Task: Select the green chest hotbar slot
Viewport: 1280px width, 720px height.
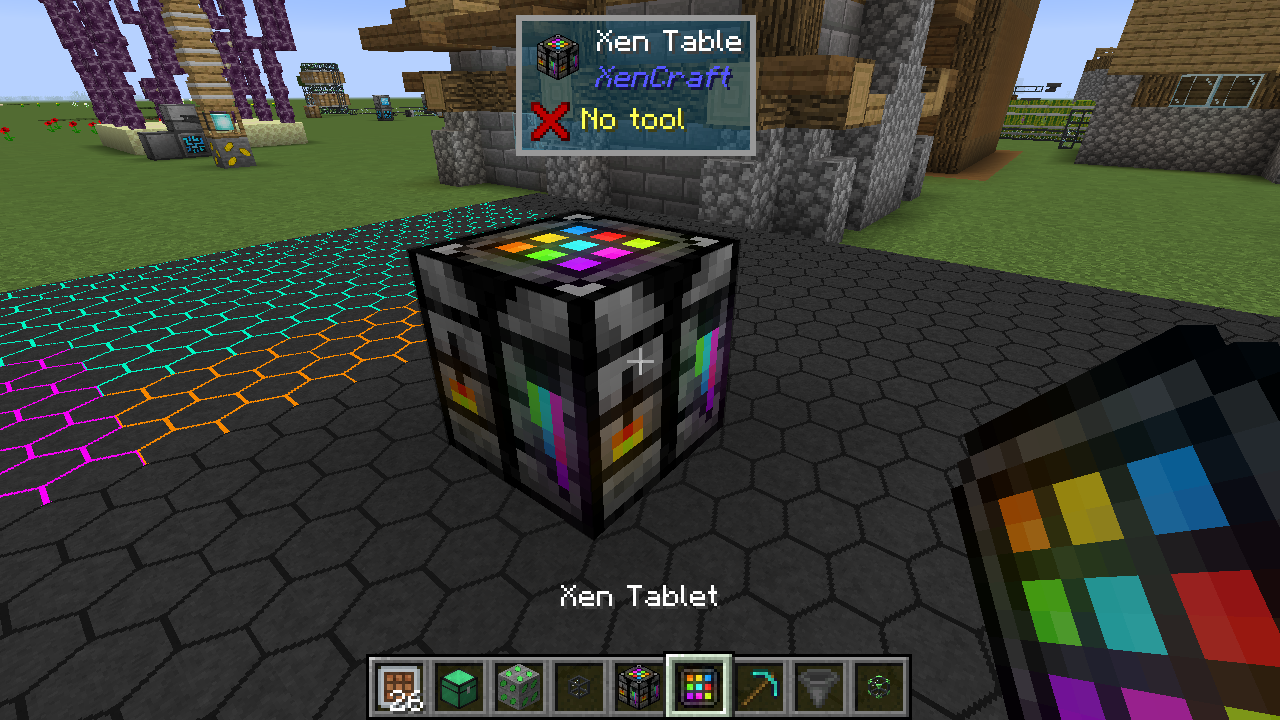Action: click(x=460, y=686)
